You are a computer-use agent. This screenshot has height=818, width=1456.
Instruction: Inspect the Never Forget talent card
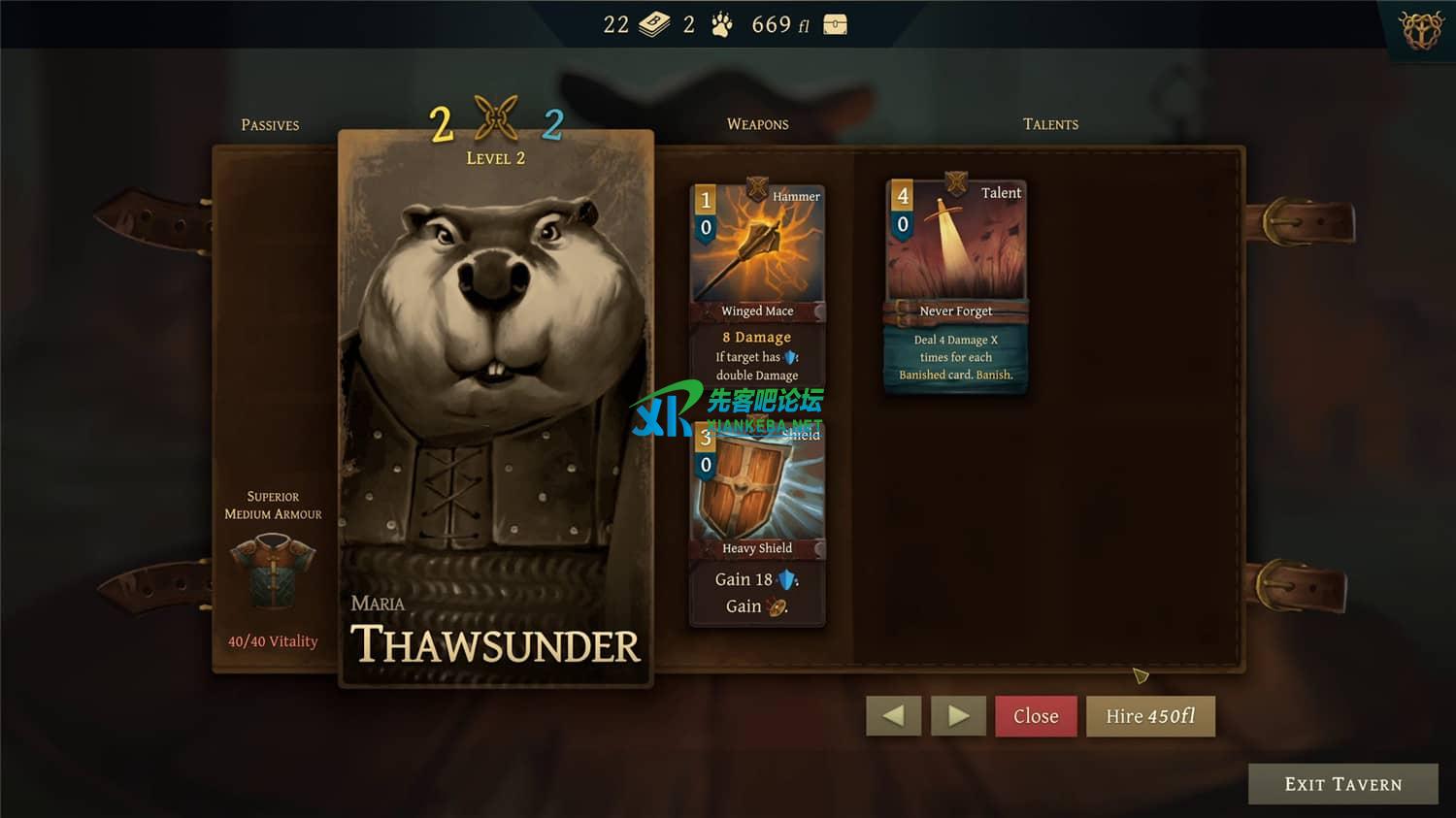(x=956, y=286)
